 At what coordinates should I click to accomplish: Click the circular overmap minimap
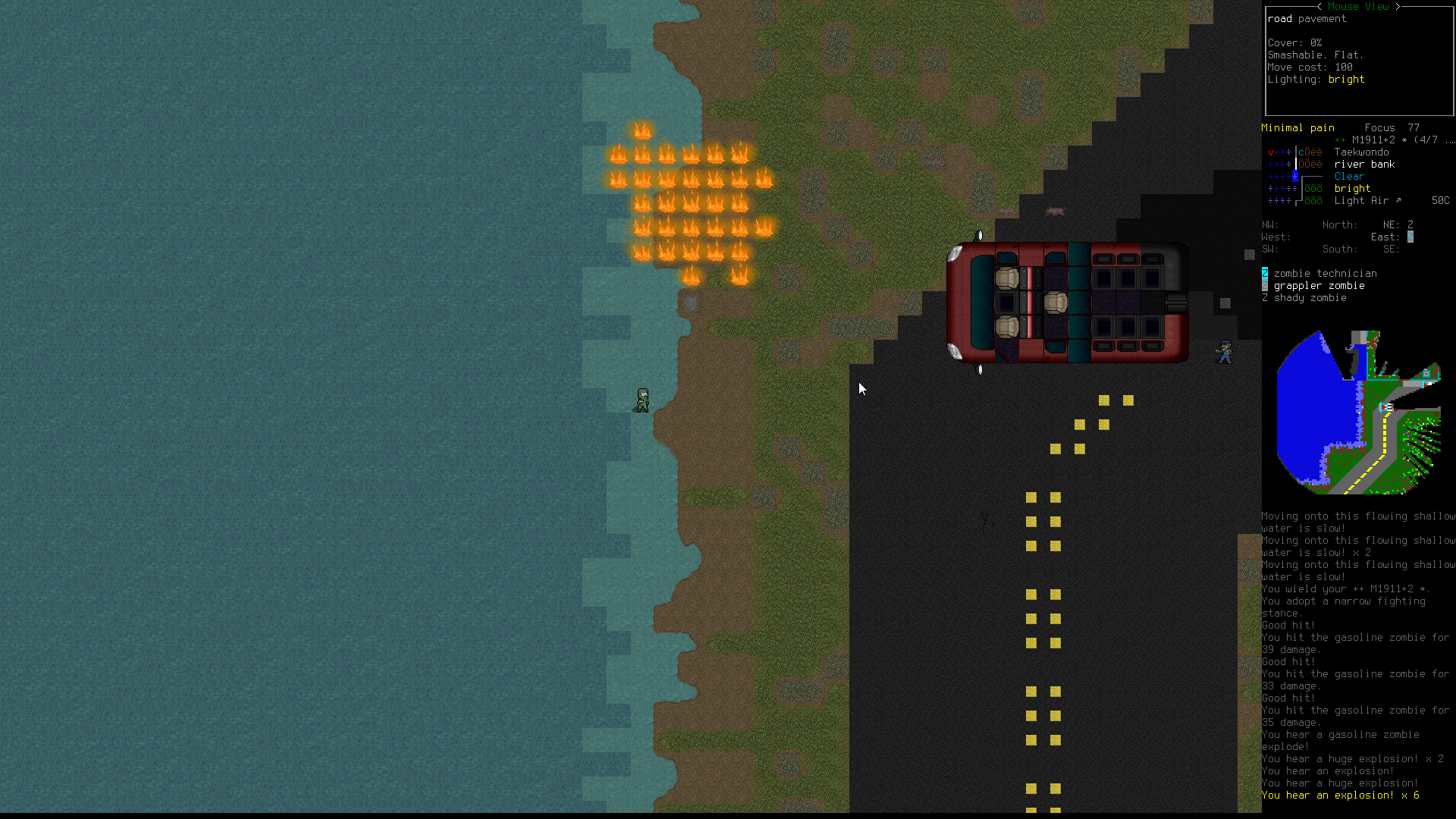tap(1358, 413)
